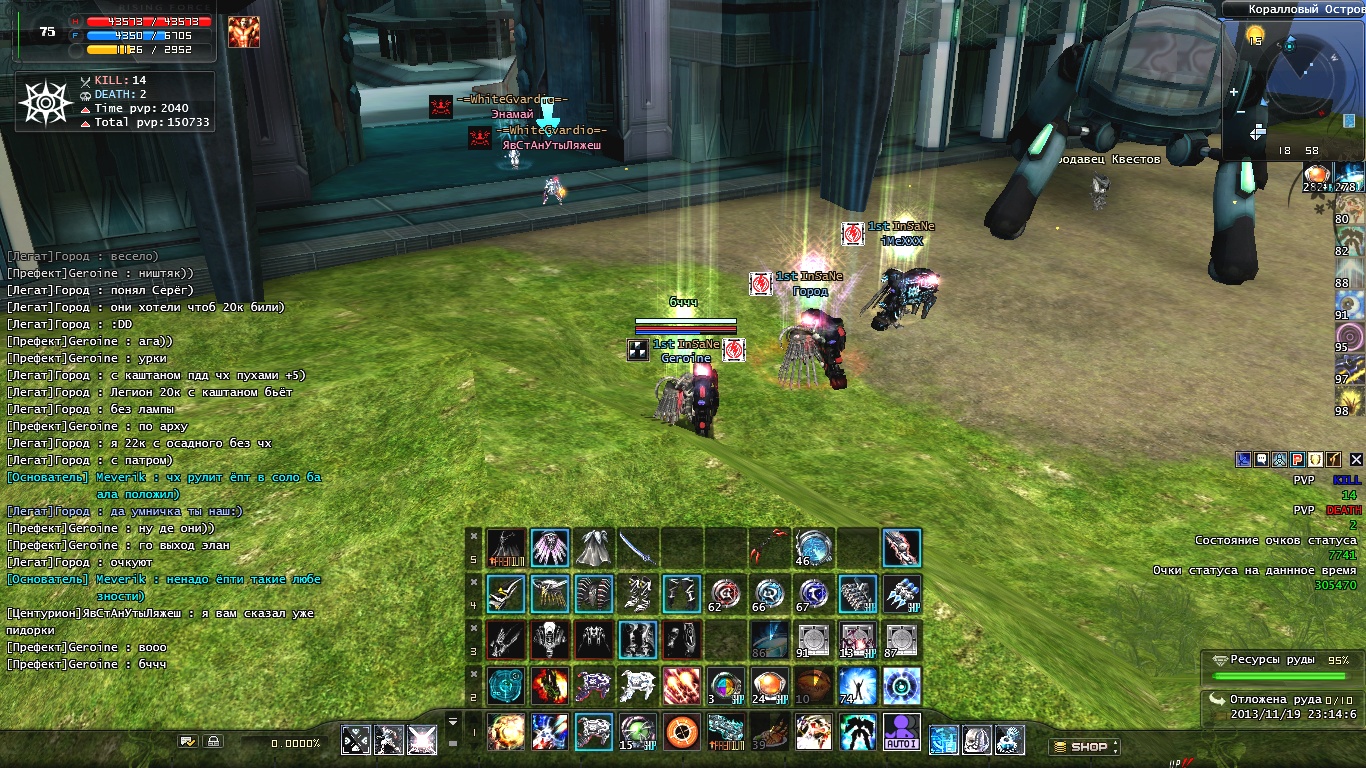Equip the white cloak item
Viewport: 1366px width, 768px height.
(x=594, y=548)
